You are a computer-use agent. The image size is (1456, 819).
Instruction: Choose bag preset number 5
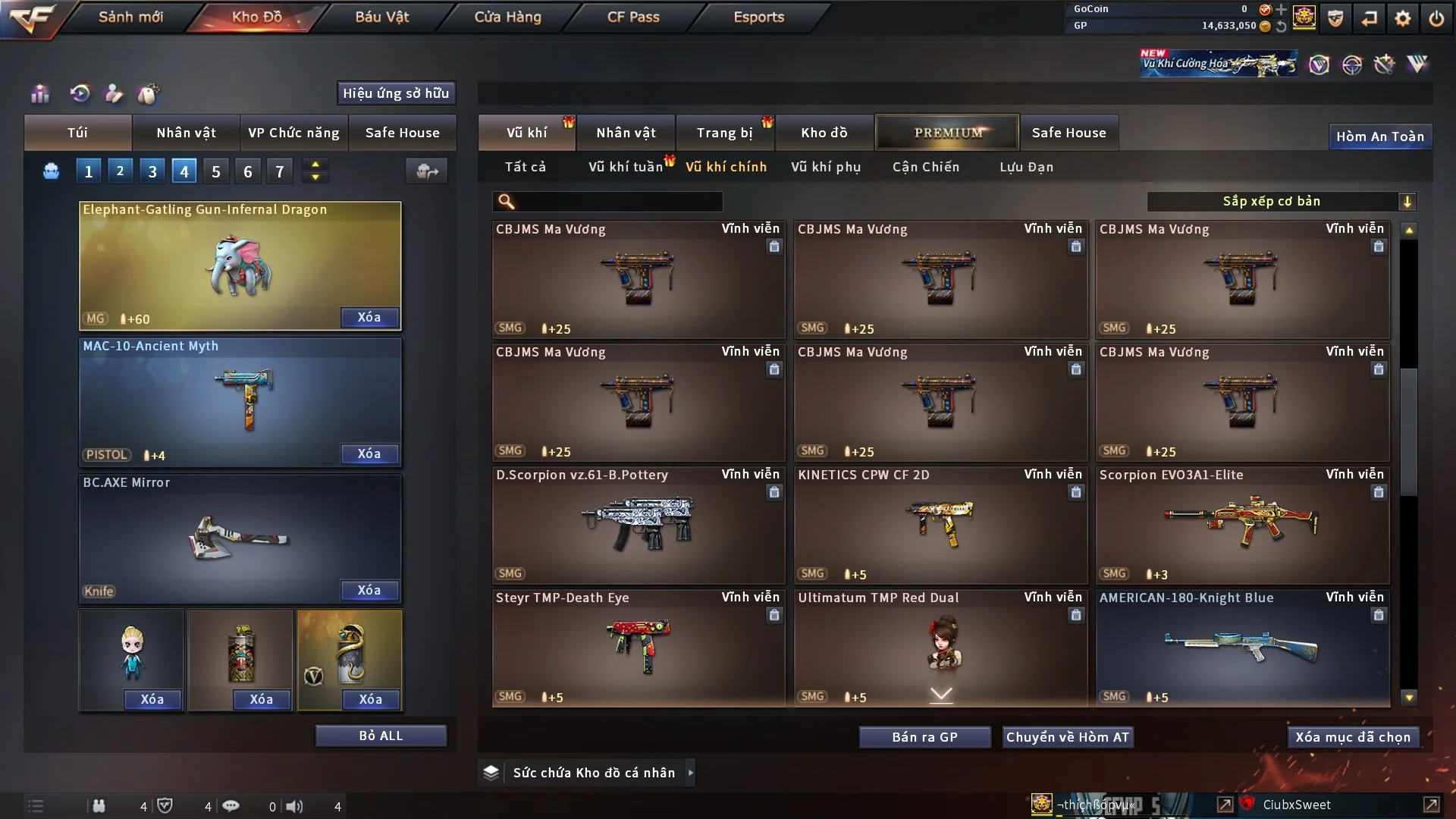point(216,171)
